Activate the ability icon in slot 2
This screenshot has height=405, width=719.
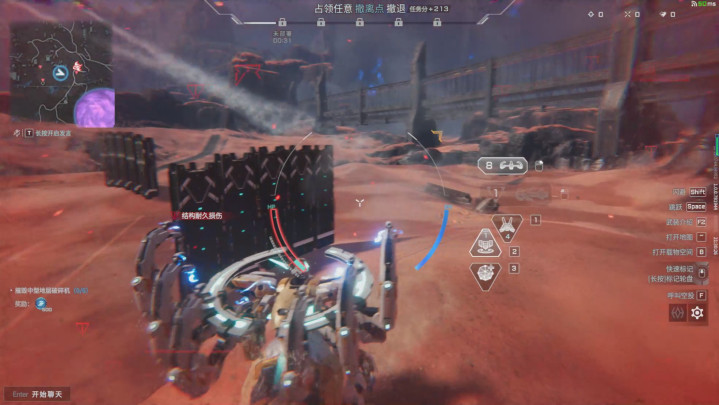click(x=486, y=244)
